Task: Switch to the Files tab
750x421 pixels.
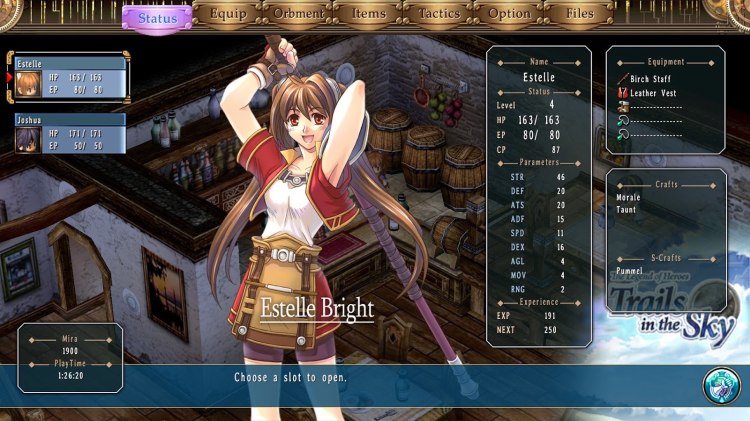Action: 579,15
